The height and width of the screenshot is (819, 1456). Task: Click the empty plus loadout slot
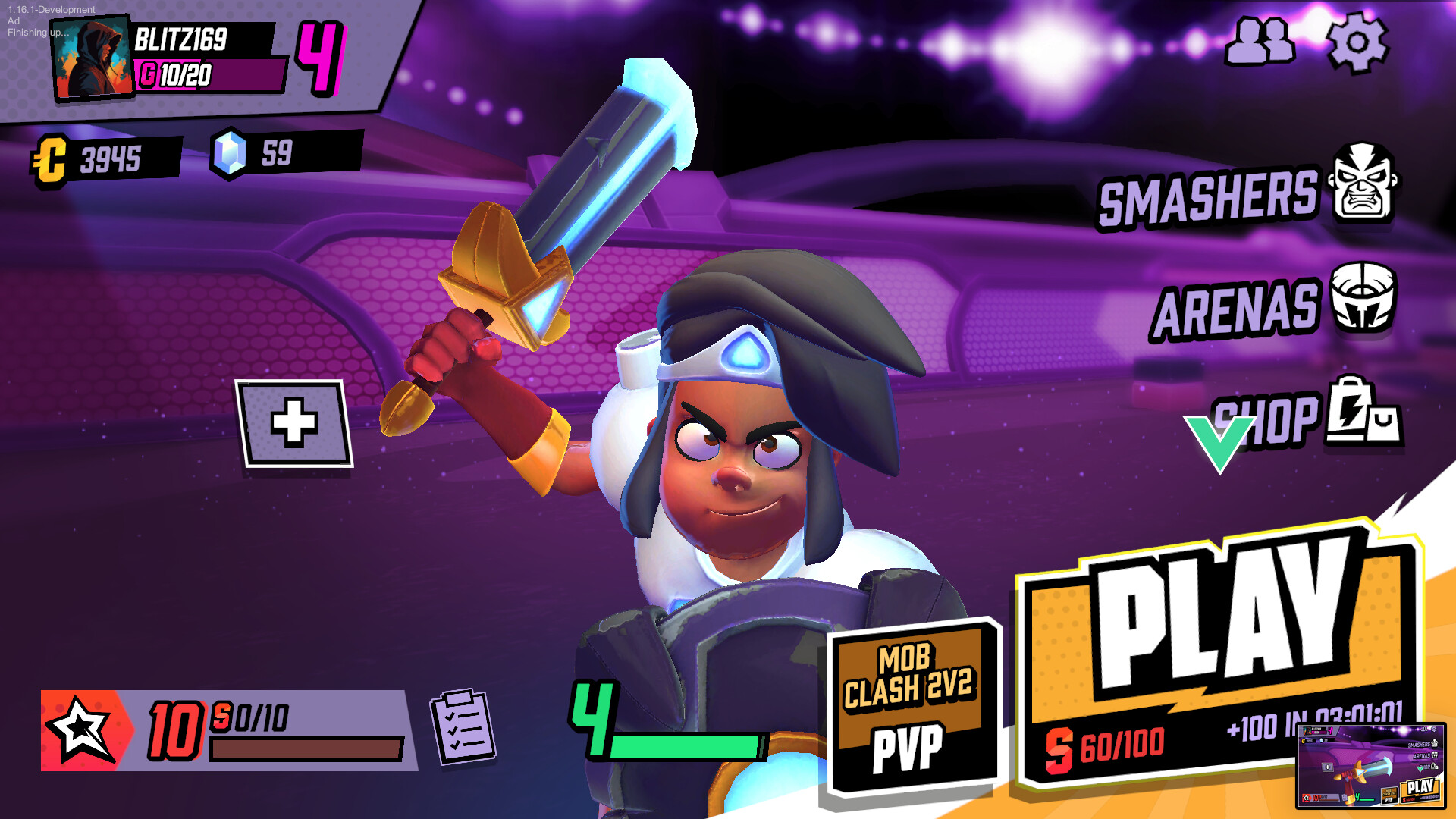click(x=294, y=424)
